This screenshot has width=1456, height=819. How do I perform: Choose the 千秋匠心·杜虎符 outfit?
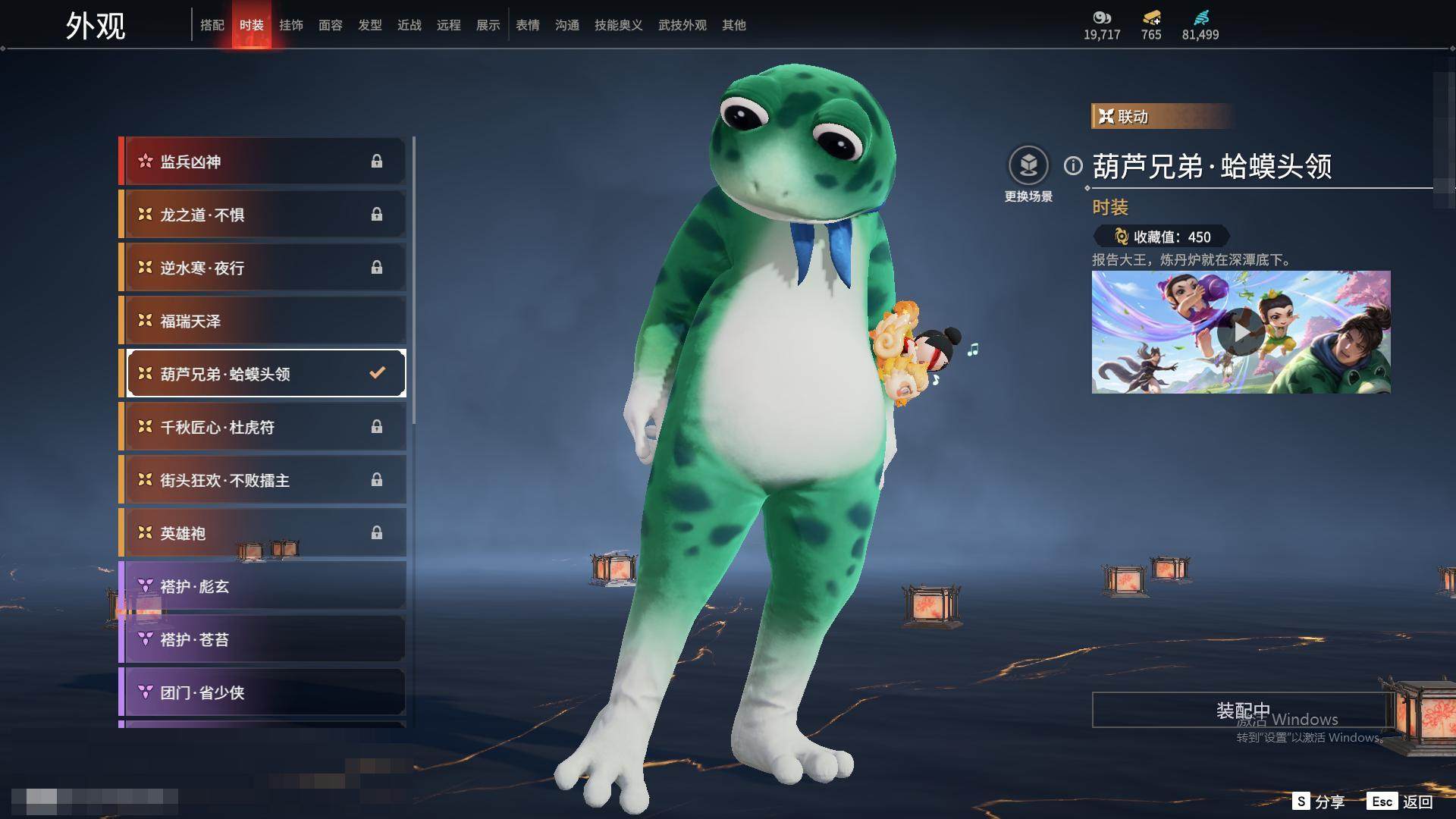(x=263, y=427)
